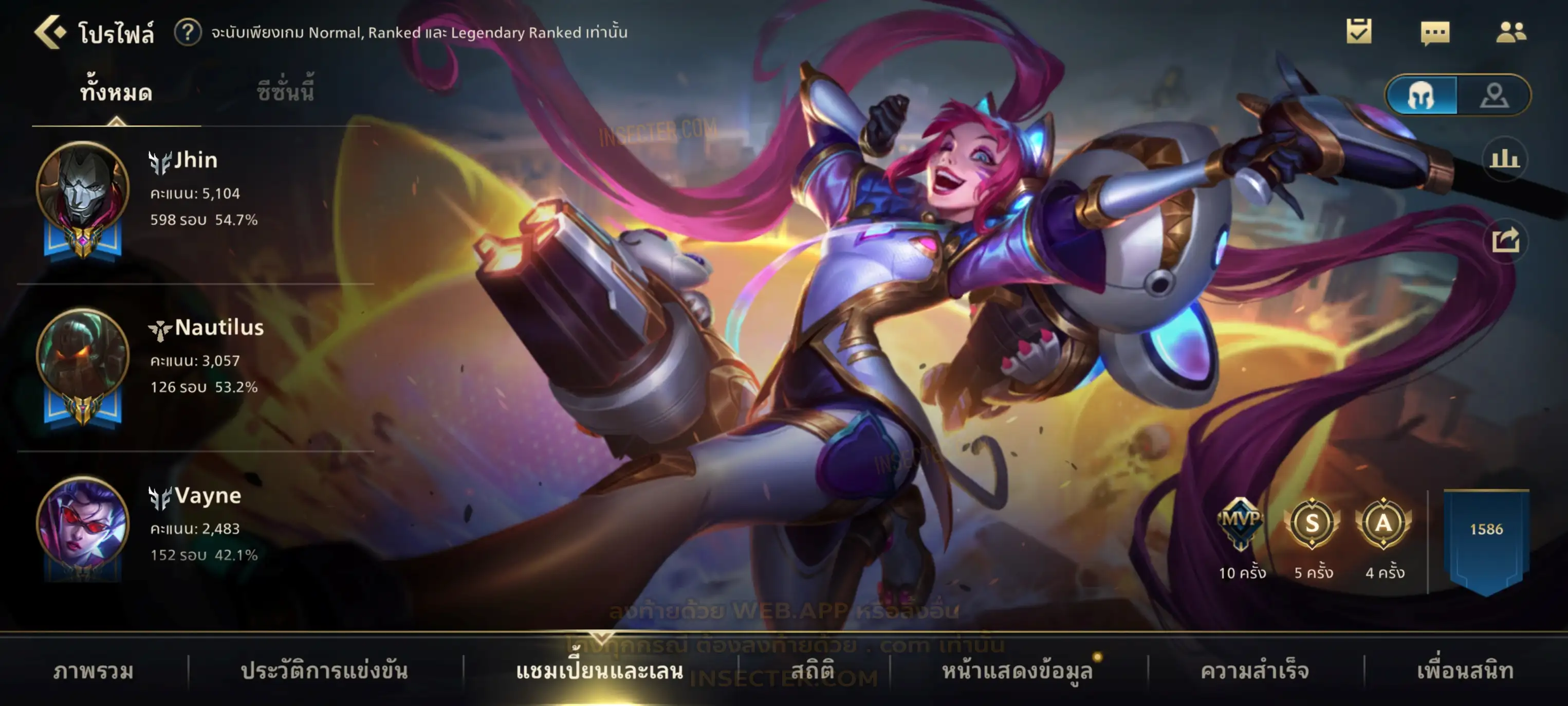
Task: Share the profile with share icon
Action: pos(1505,240)
